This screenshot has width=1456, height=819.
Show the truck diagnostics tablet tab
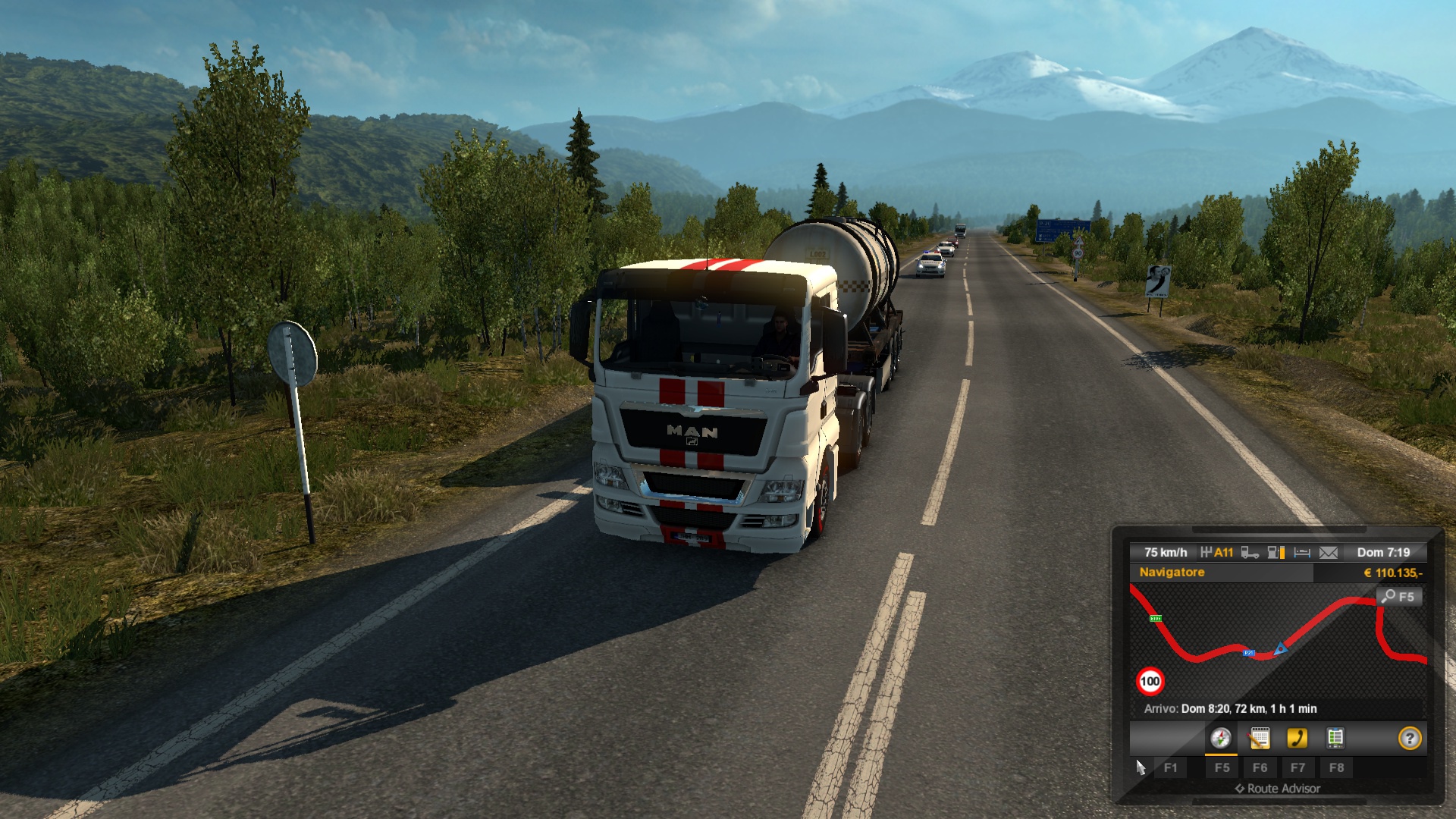1335,738
